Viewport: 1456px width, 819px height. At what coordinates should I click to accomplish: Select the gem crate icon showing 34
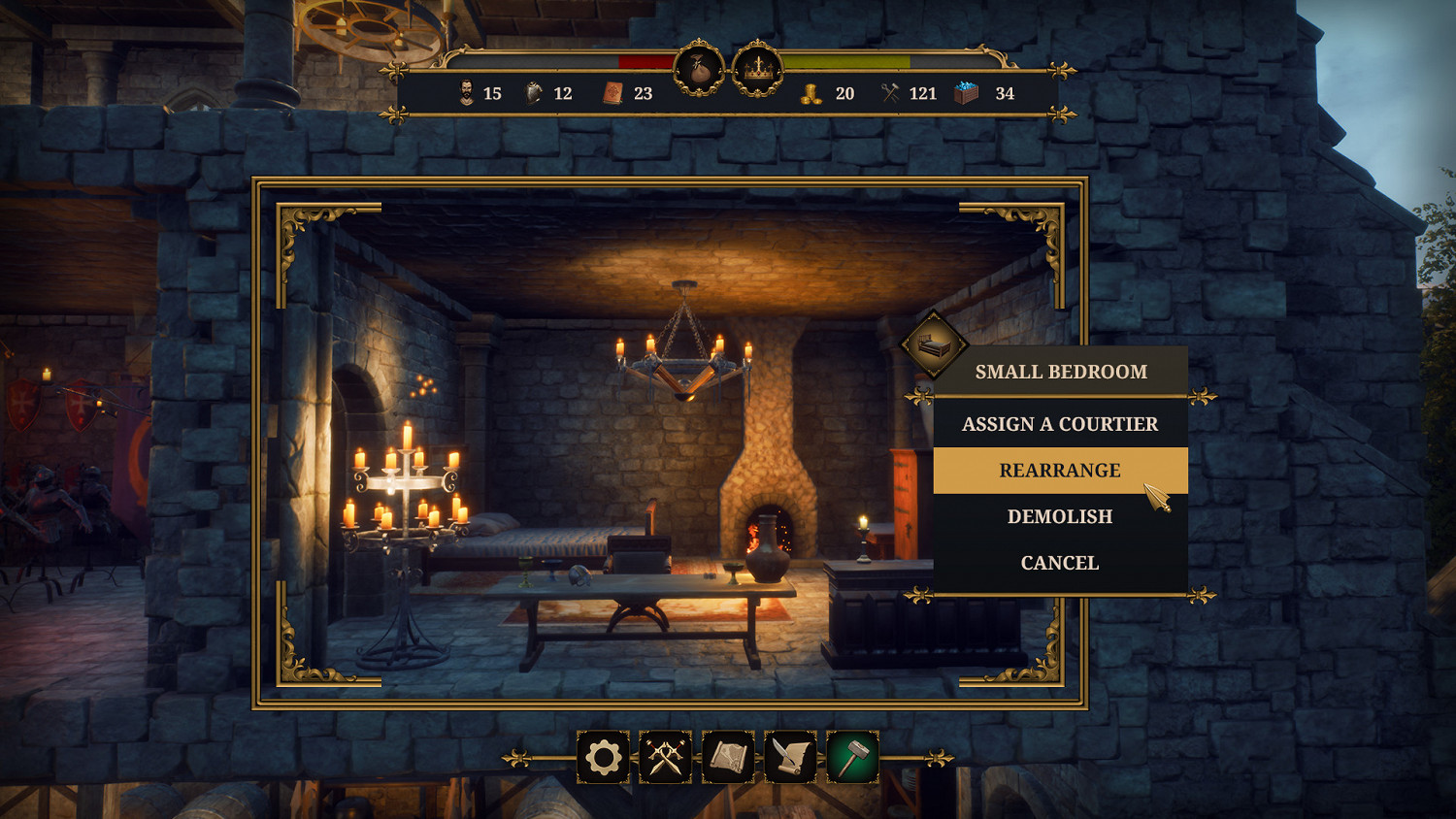(967, 93)
